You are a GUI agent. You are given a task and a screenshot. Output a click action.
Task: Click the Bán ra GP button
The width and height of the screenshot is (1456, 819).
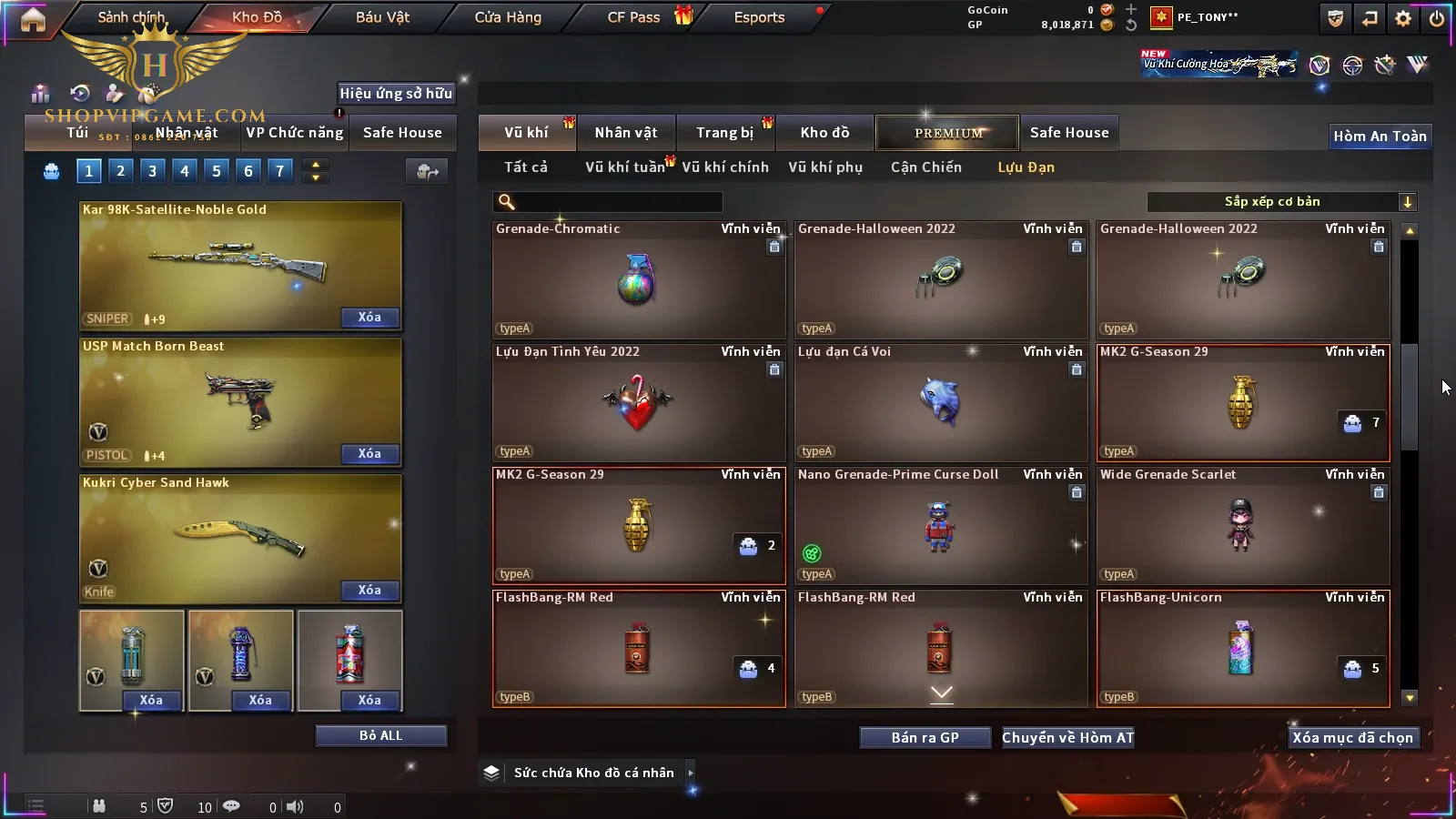[925, 737]
